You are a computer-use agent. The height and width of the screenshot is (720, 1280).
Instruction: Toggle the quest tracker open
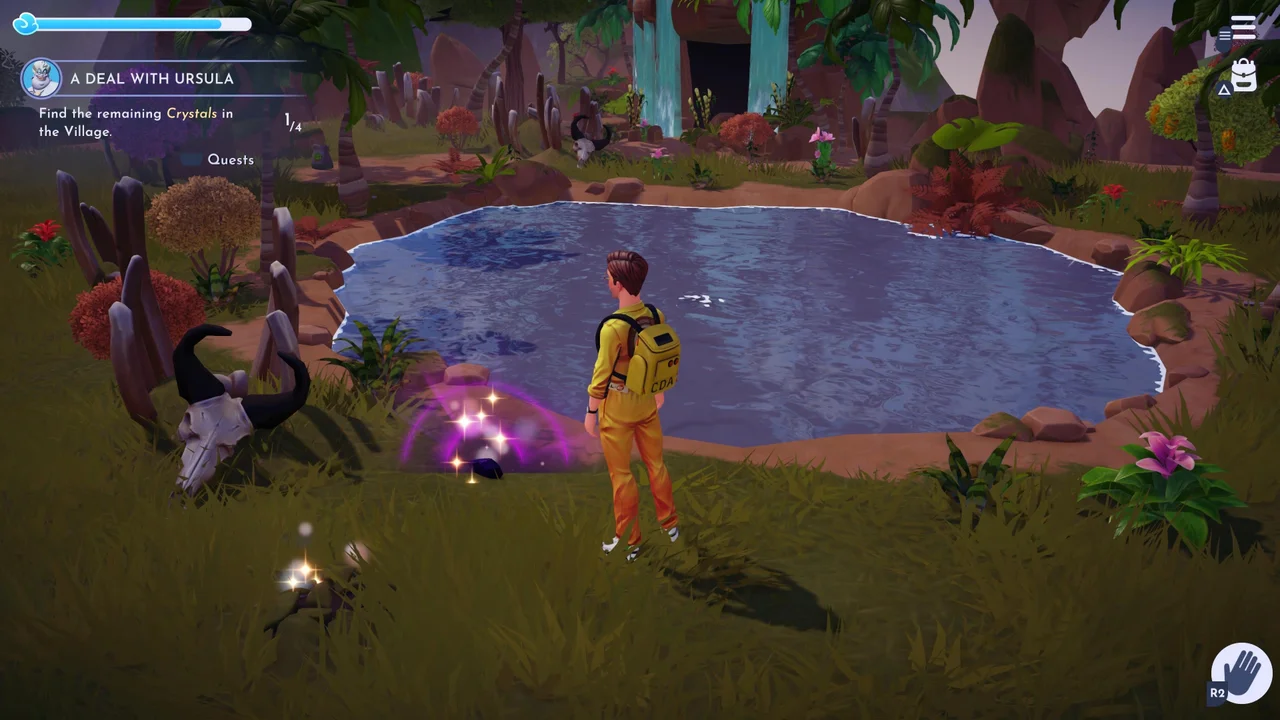click(230, 159)
